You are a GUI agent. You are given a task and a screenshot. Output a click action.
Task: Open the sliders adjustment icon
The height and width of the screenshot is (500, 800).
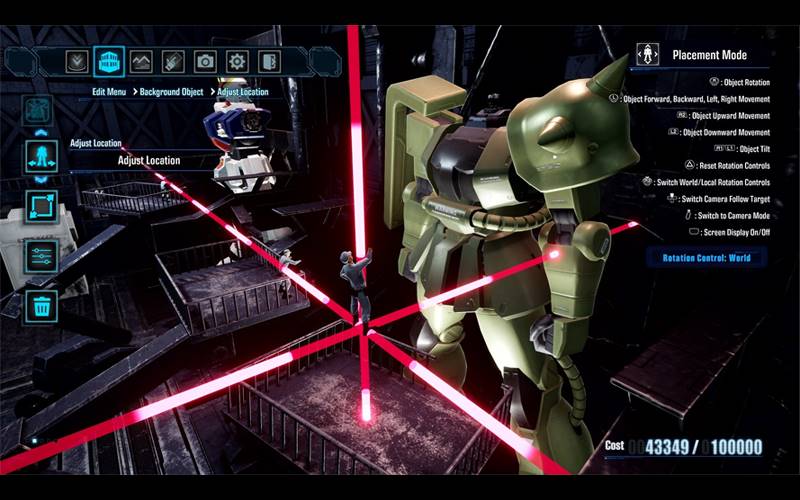point(41,256)
